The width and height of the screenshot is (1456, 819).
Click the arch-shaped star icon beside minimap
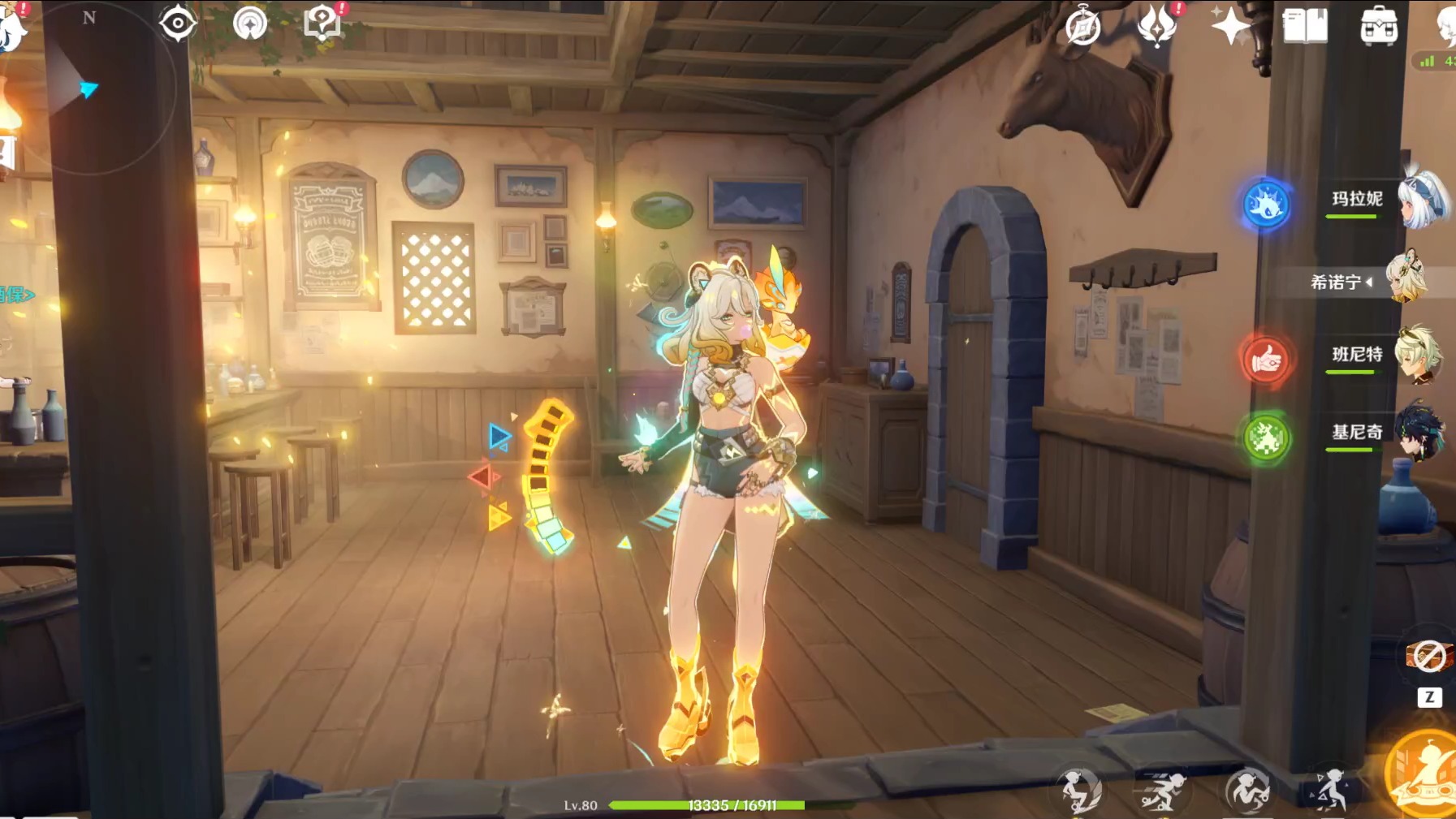coord(250,24)
